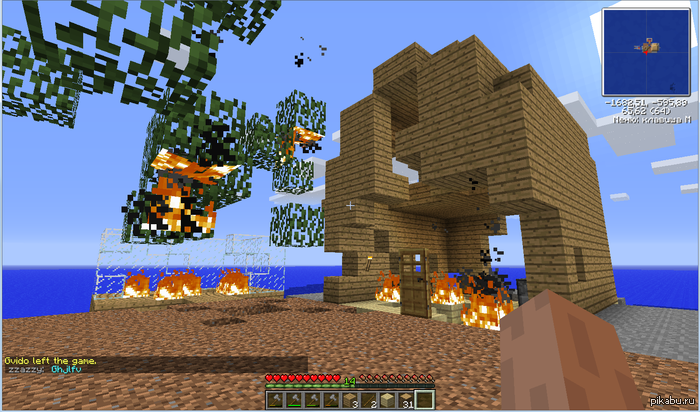Screen dimensions: 700x412
Task: Select the stack of 31 slabs
Action: 407,401
